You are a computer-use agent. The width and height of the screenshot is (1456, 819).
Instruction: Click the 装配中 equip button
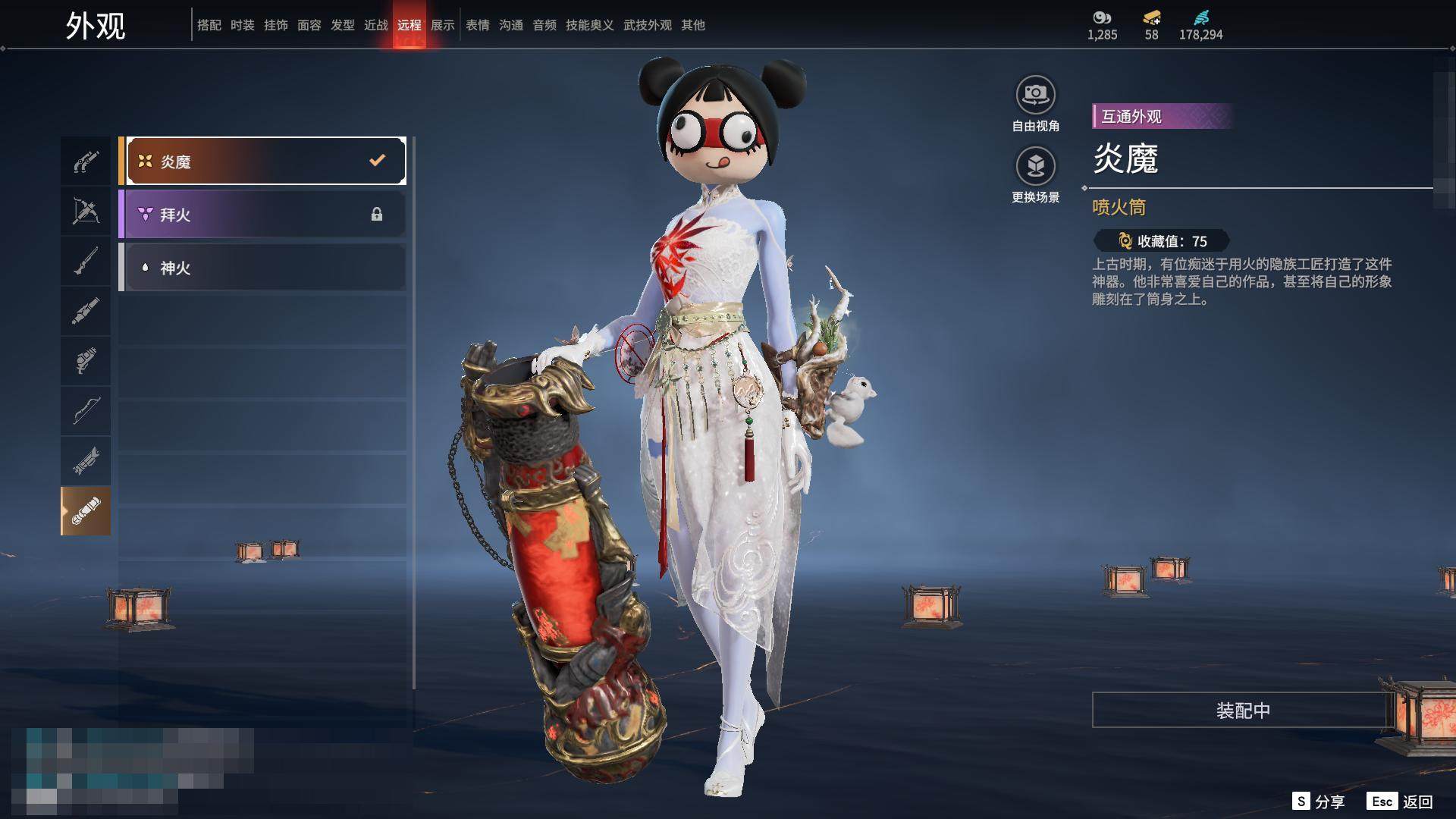(x=1242, y=710)
